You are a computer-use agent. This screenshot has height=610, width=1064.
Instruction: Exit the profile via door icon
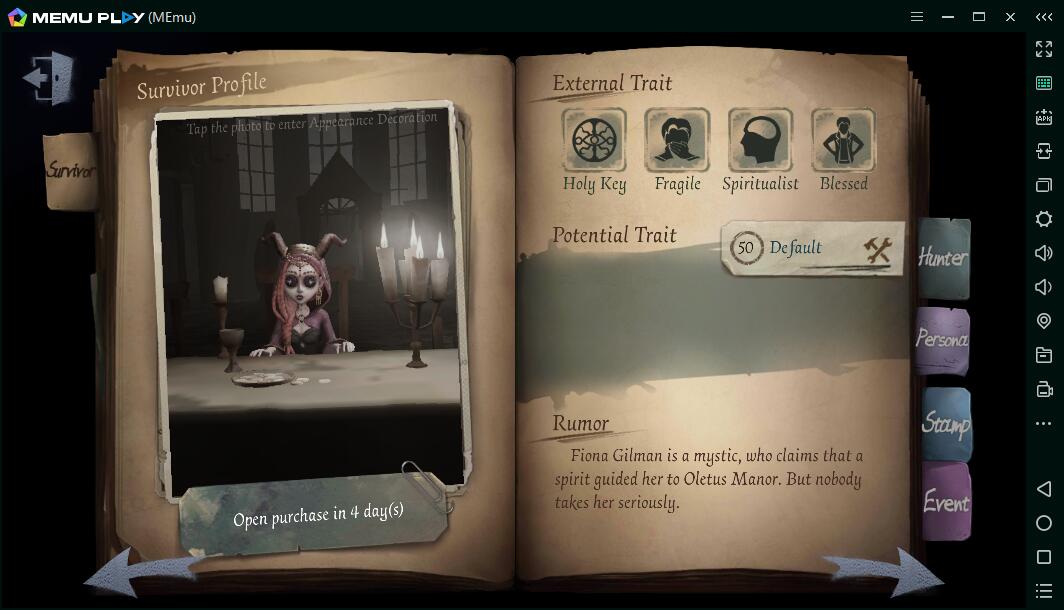pos(50,77)
